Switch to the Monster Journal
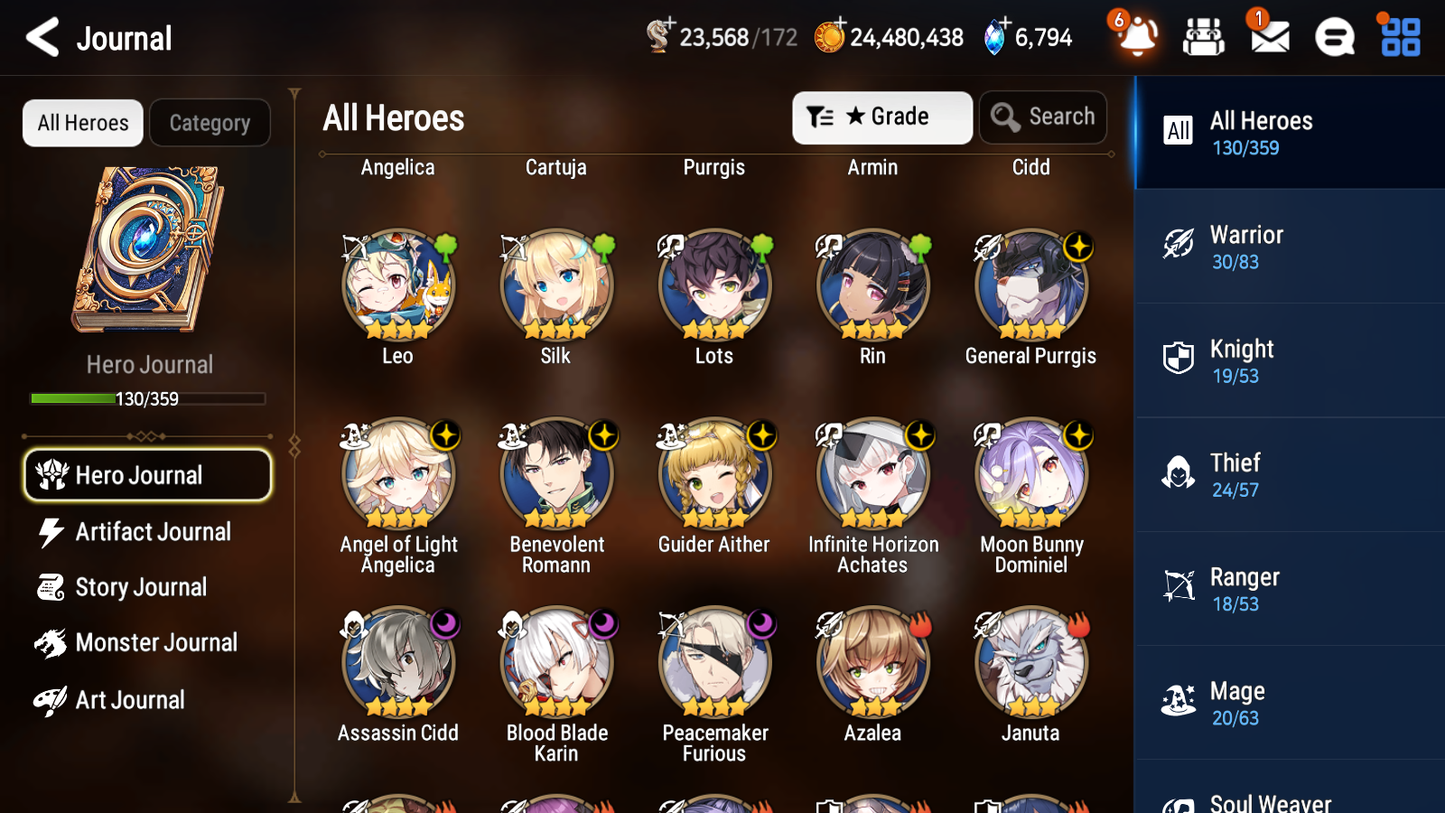1445x813 pixels. point(157,643)
